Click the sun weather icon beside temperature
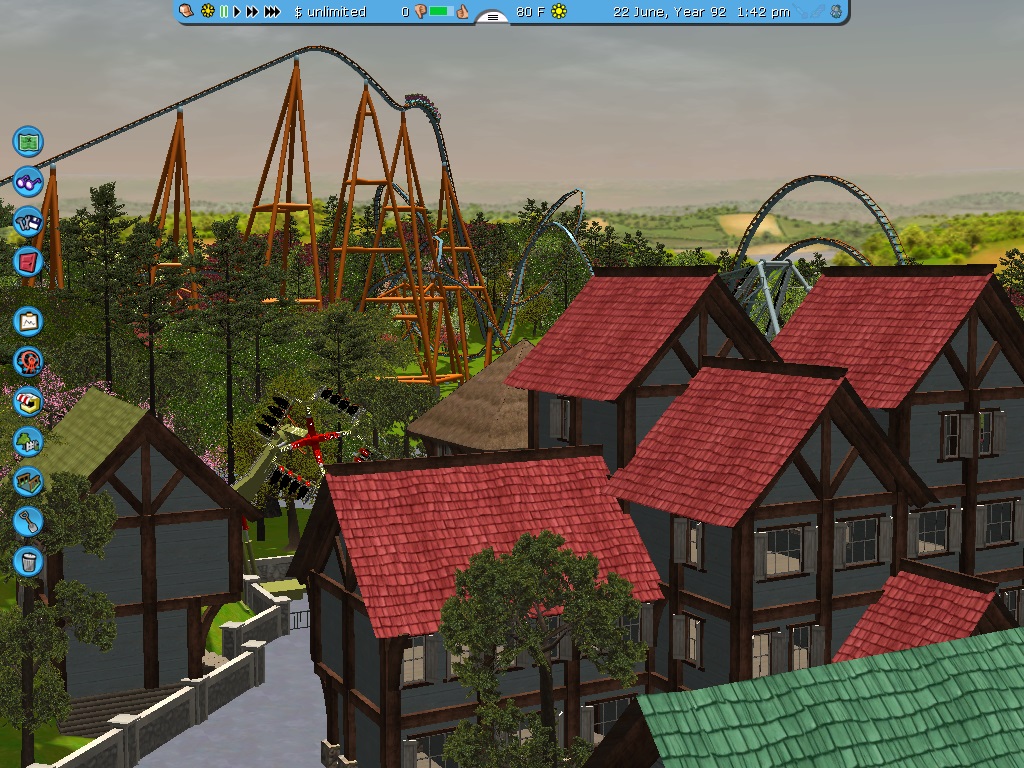The width and height of the screenshot is (1024, 768). 559,12
